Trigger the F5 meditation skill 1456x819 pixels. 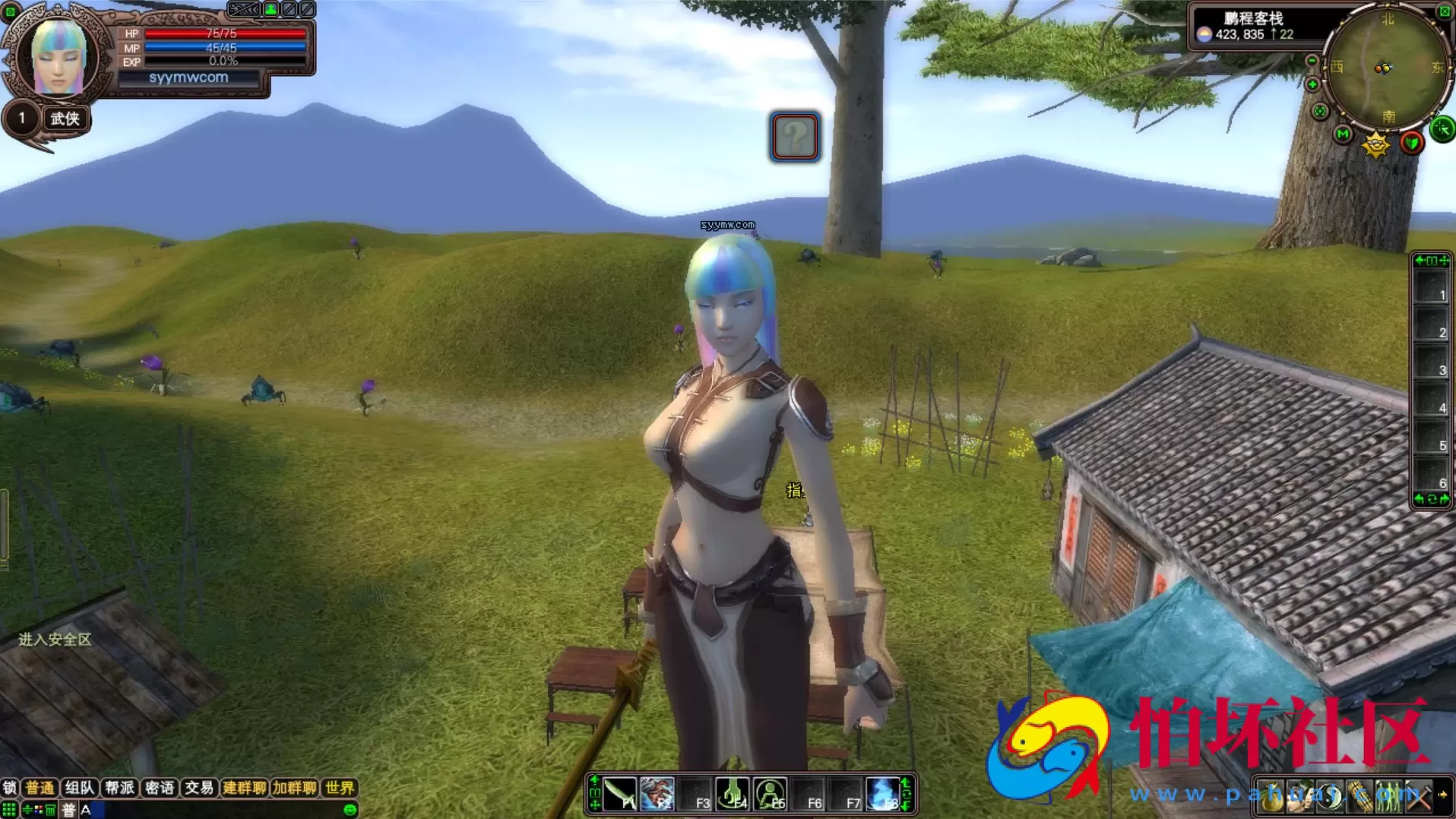(x=771, y=795)
